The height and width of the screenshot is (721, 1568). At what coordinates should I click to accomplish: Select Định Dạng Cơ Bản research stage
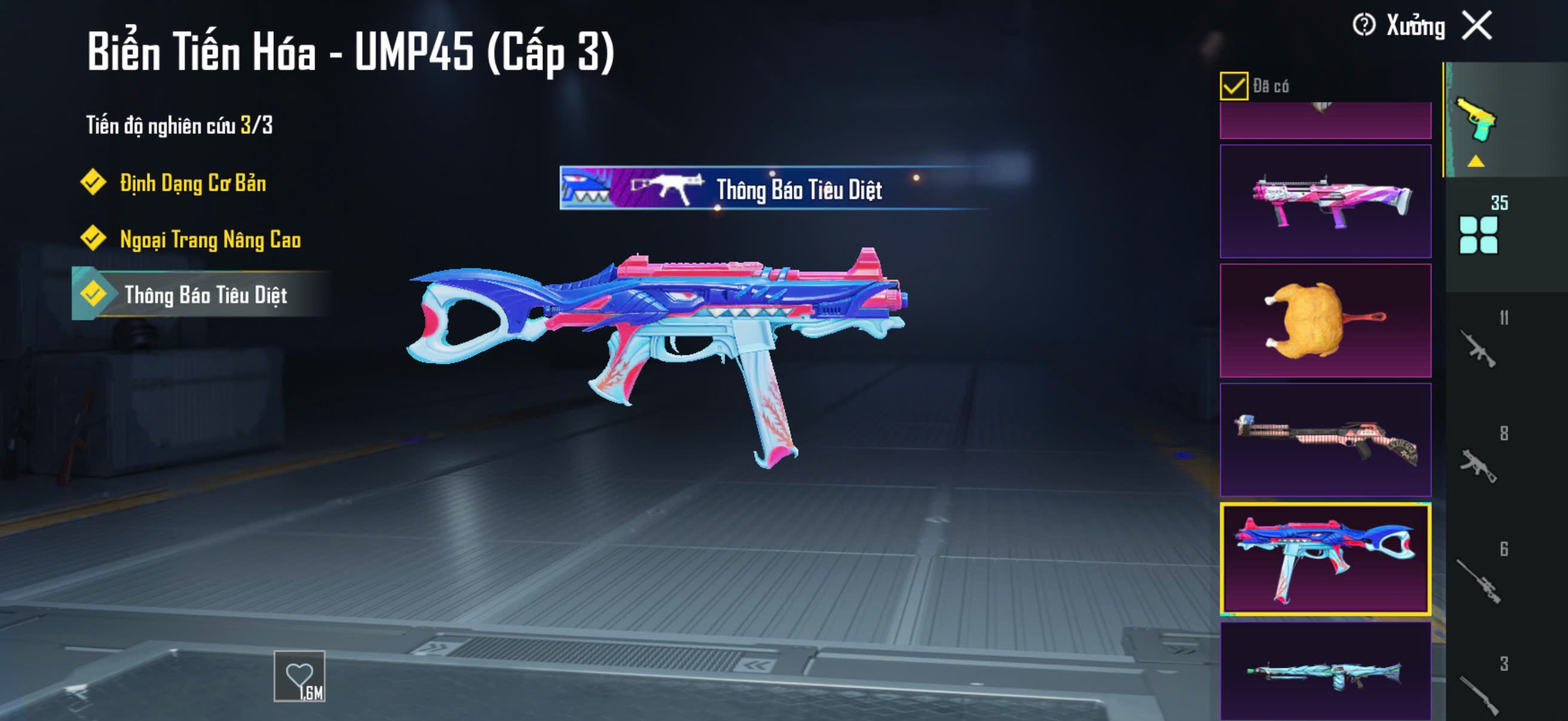(x=193, y=182)
